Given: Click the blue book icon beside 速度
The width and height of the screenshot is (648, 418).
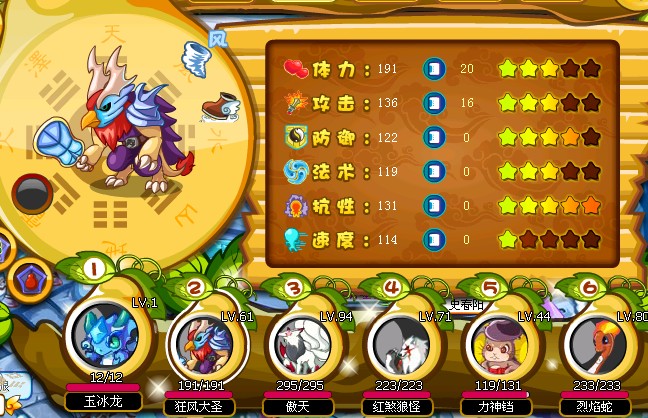Looking at the screenshot, I should coord(434,240).
